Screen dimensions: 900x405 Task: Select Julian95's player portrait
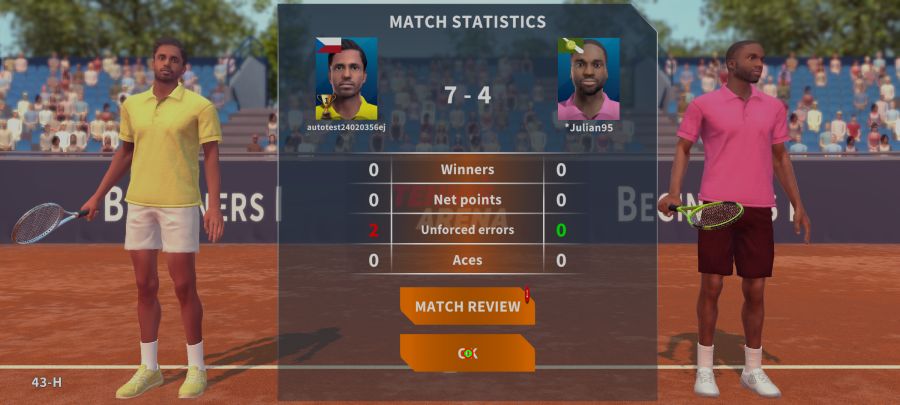click(588, 79)
